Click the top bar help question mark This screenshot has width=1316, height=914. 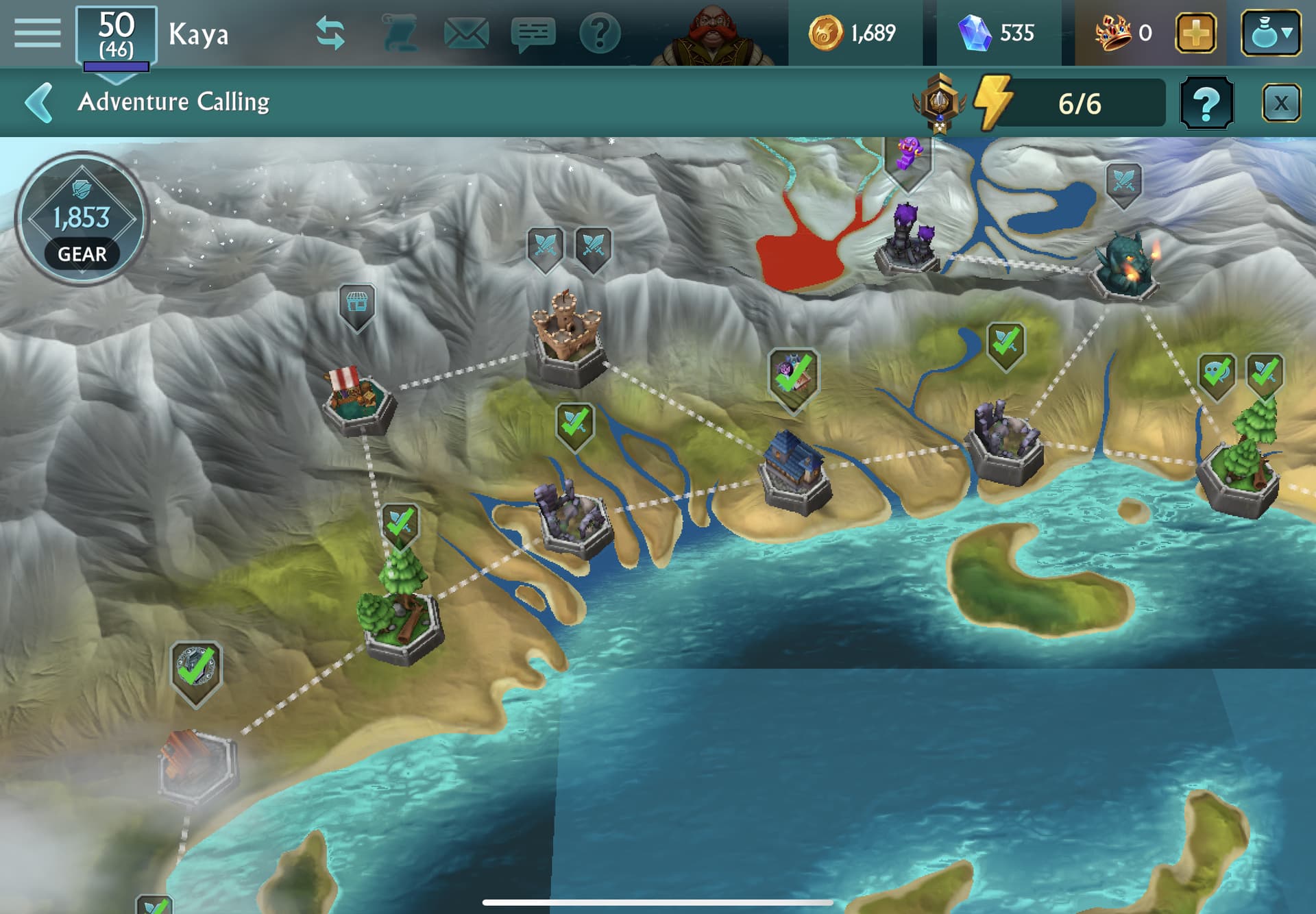pyautogui.click(x=599, y=33)
